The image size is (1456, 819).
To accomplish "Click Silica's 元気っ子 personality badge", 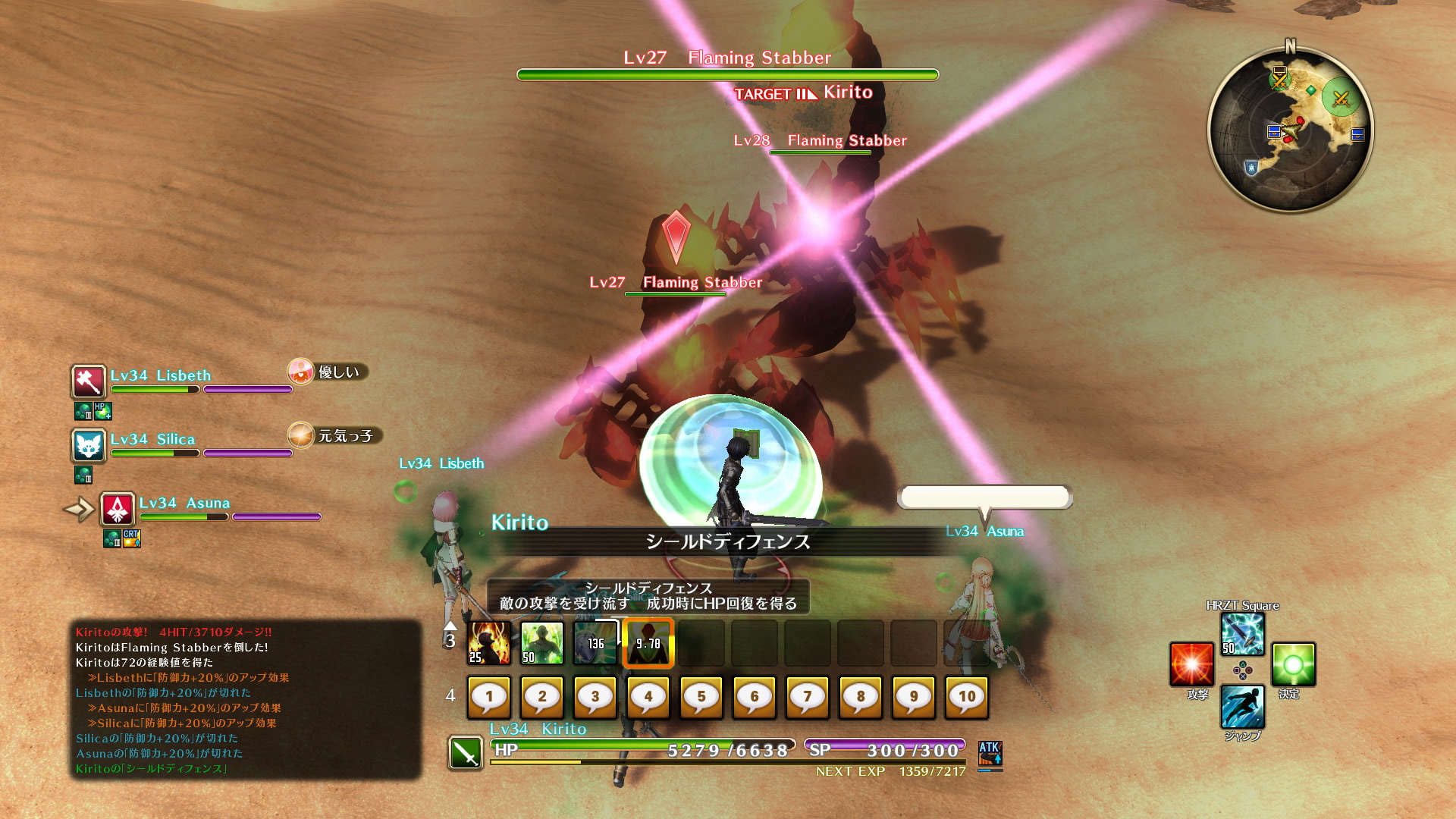I will tap(335, 435).
